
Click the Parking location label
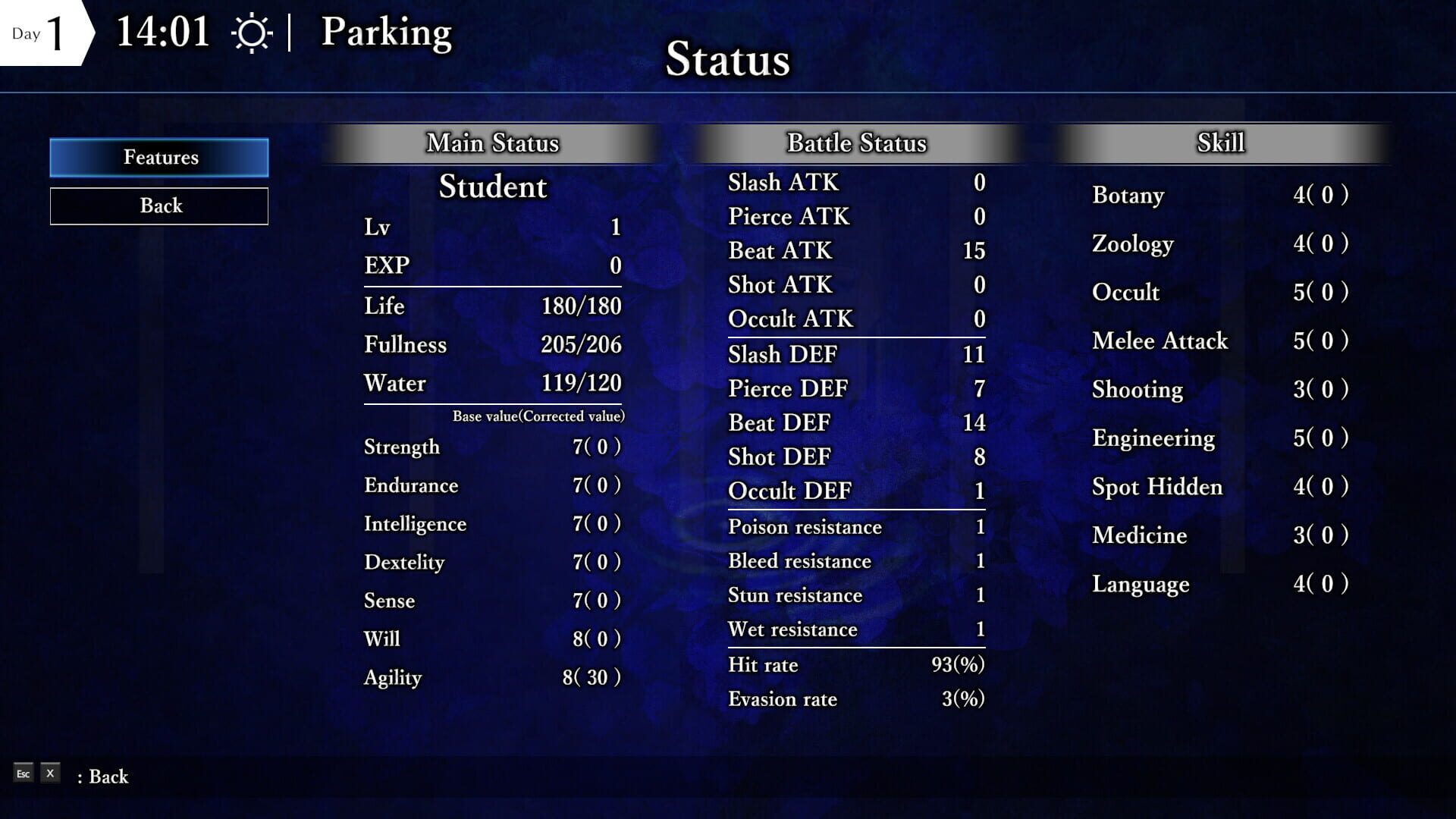tap(387, 33)
